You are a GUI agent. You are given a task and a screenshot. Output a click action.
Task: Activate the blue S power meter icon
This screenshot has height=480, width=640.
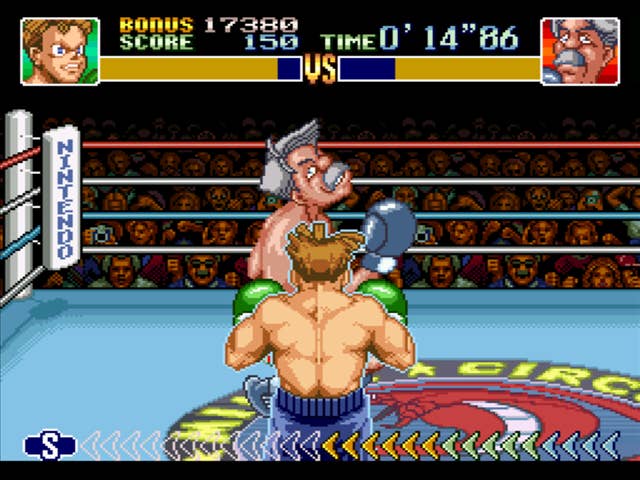(x=50, y=445)
